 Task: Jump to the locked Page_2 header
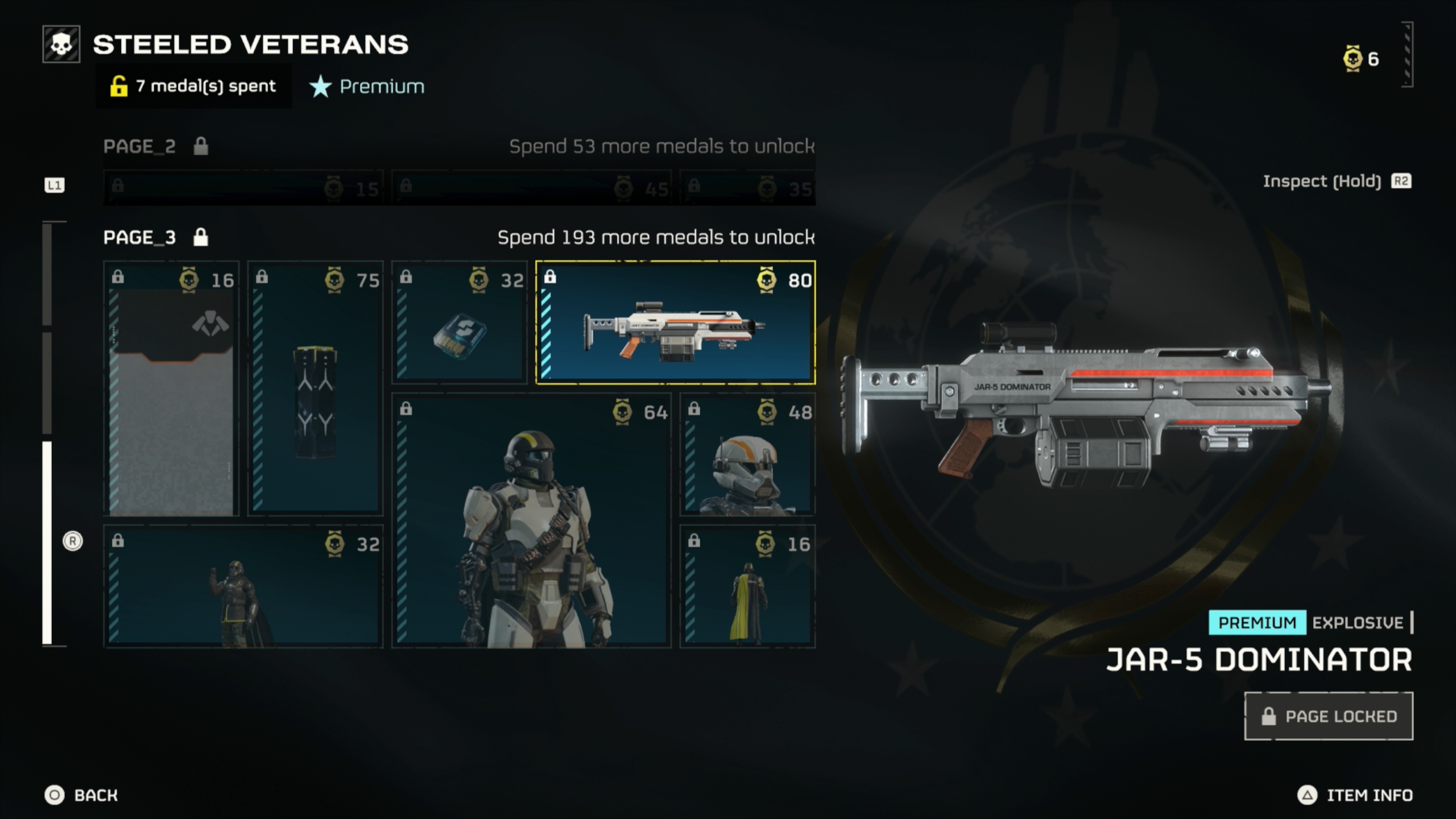[x=140, y=147]
